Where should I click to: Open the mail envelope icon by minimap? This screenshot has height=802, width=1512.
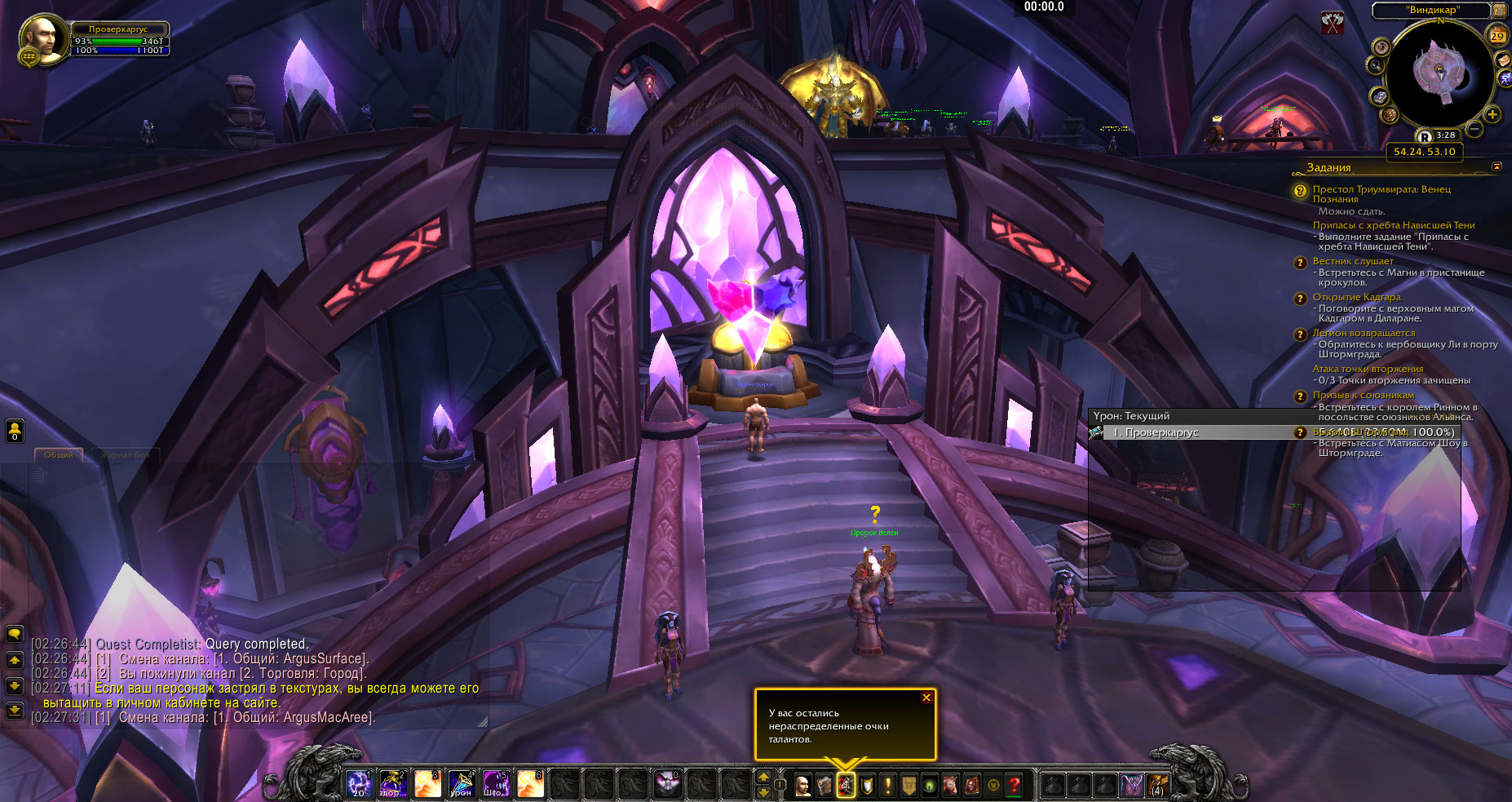point(1503,60)
